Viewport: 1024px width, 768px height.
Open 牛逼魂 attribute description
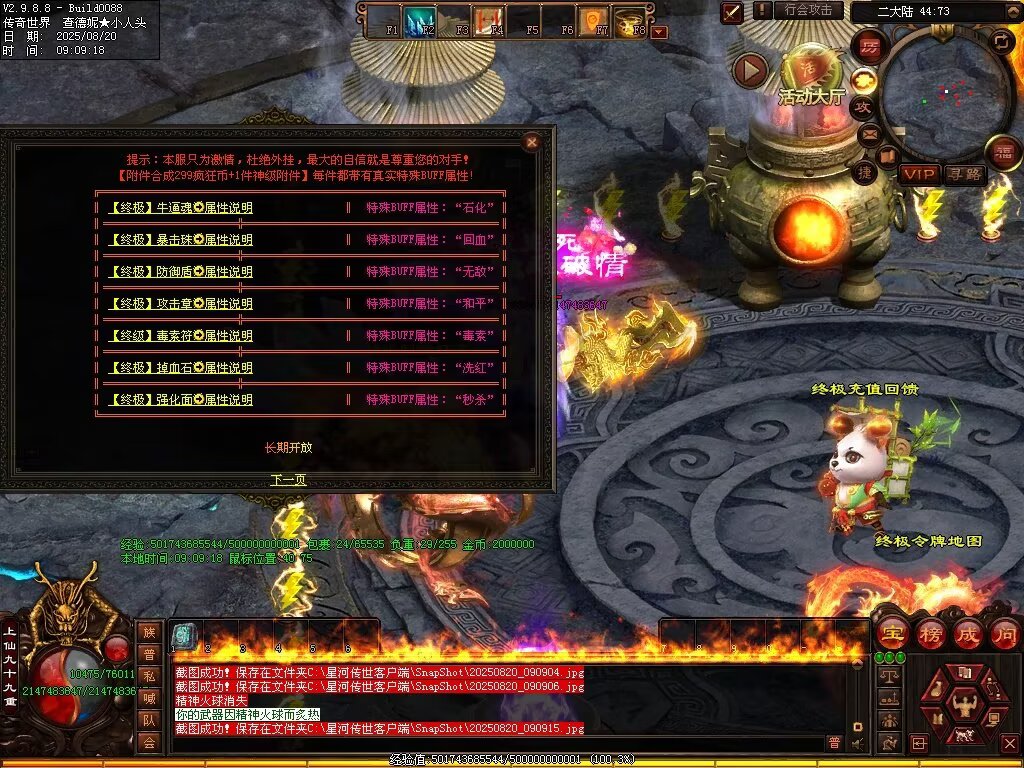(180, 208)
